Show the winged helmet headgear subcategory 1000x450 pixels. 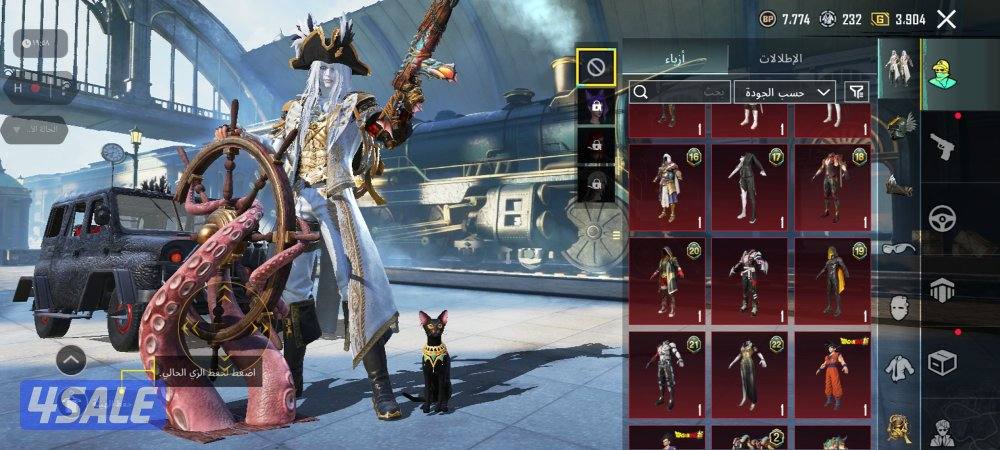coord(898,124)
